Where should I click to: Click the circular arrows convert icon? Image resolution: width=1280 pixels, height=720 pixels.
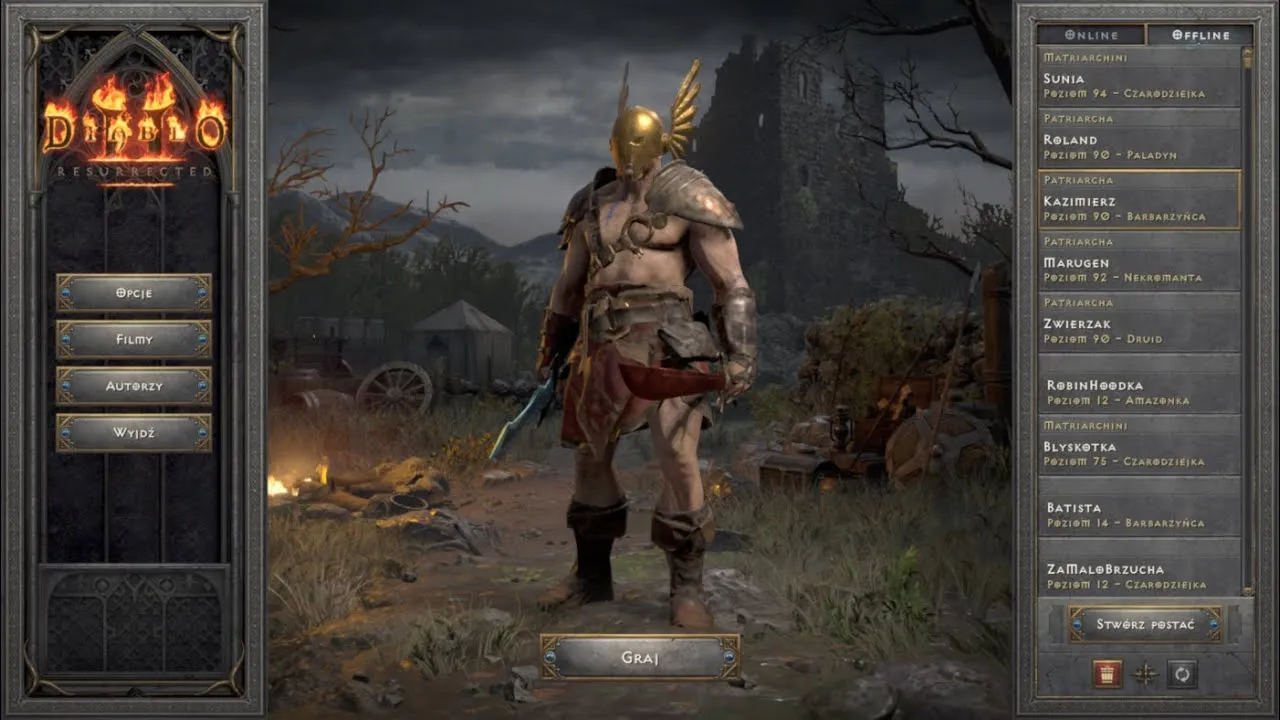[x=1182, y=674]
